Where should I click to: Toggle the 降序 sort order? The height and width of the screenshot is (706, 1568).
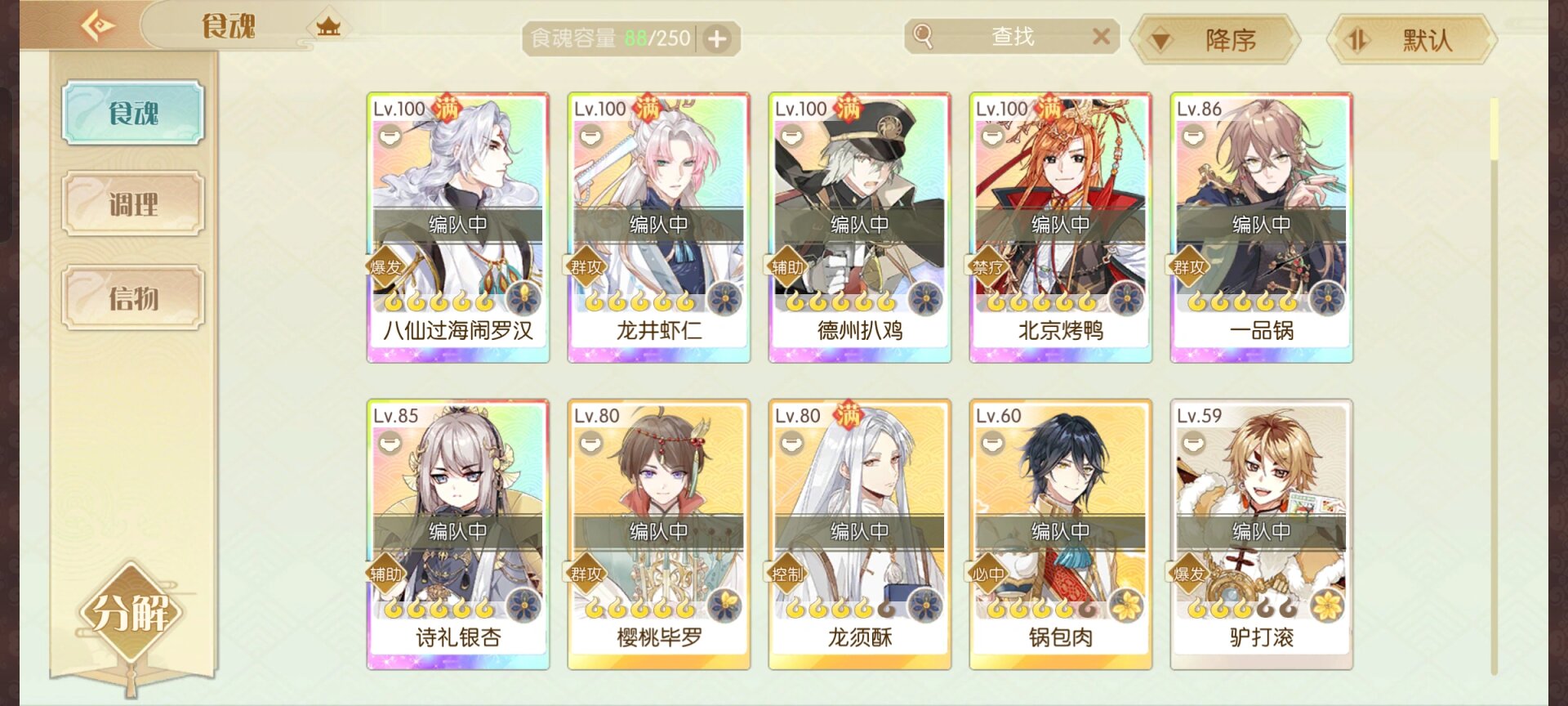(x=1214, y=39)
